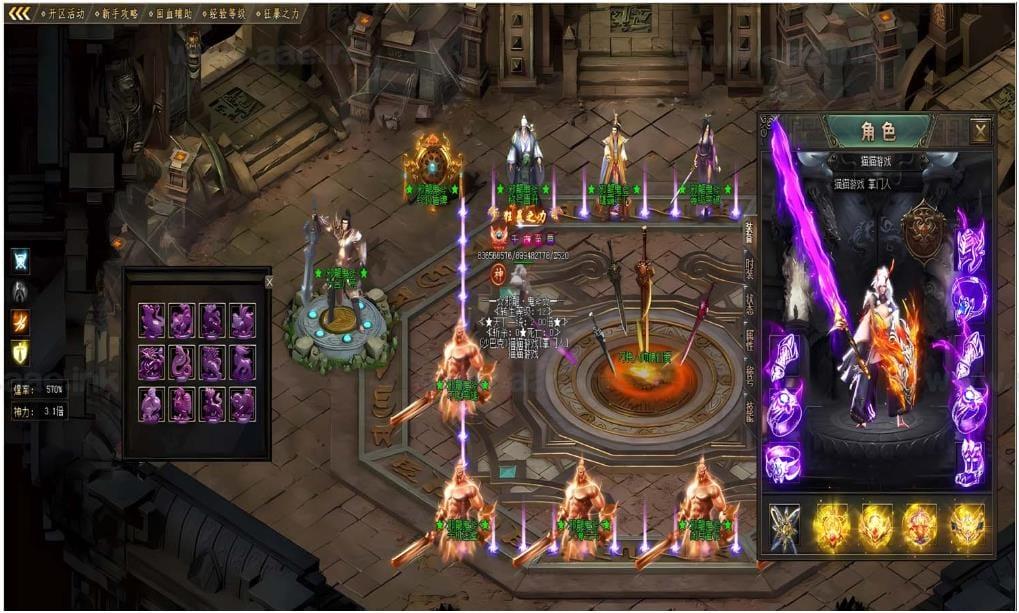The width and height of the screenshot is (1019, 613).
Task: Activate the orange lightning slash skill icon
Action: pos(20,321)
